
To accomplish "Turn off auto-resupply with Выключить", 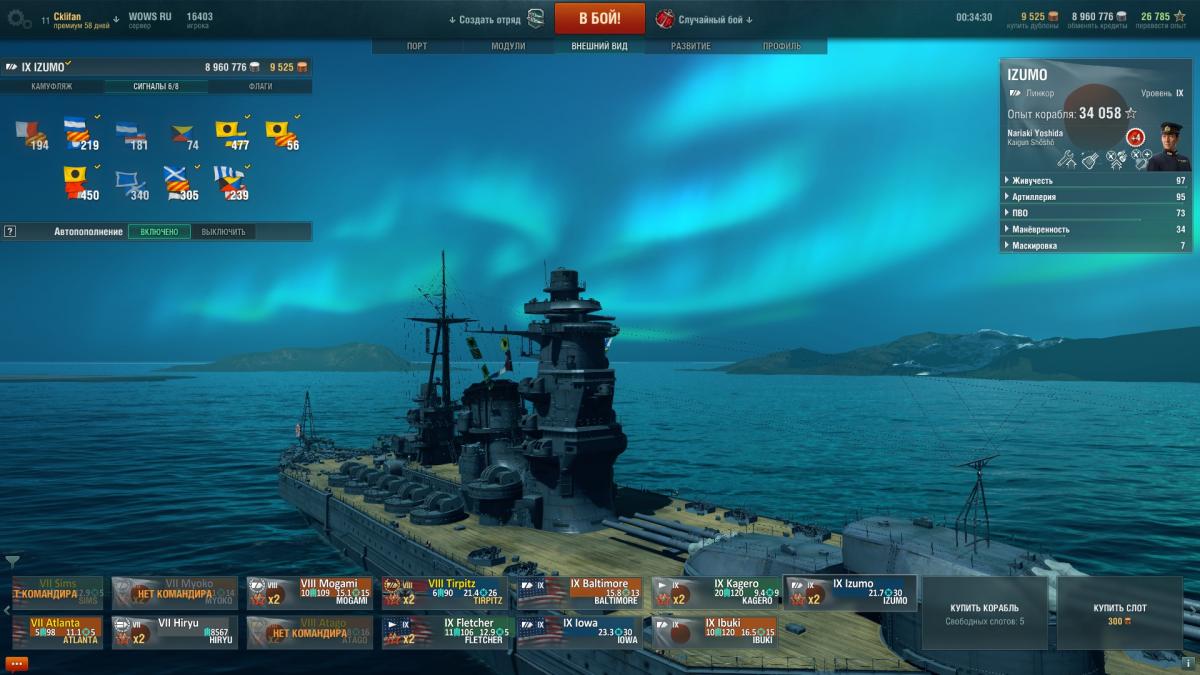I will click(222, 232).
